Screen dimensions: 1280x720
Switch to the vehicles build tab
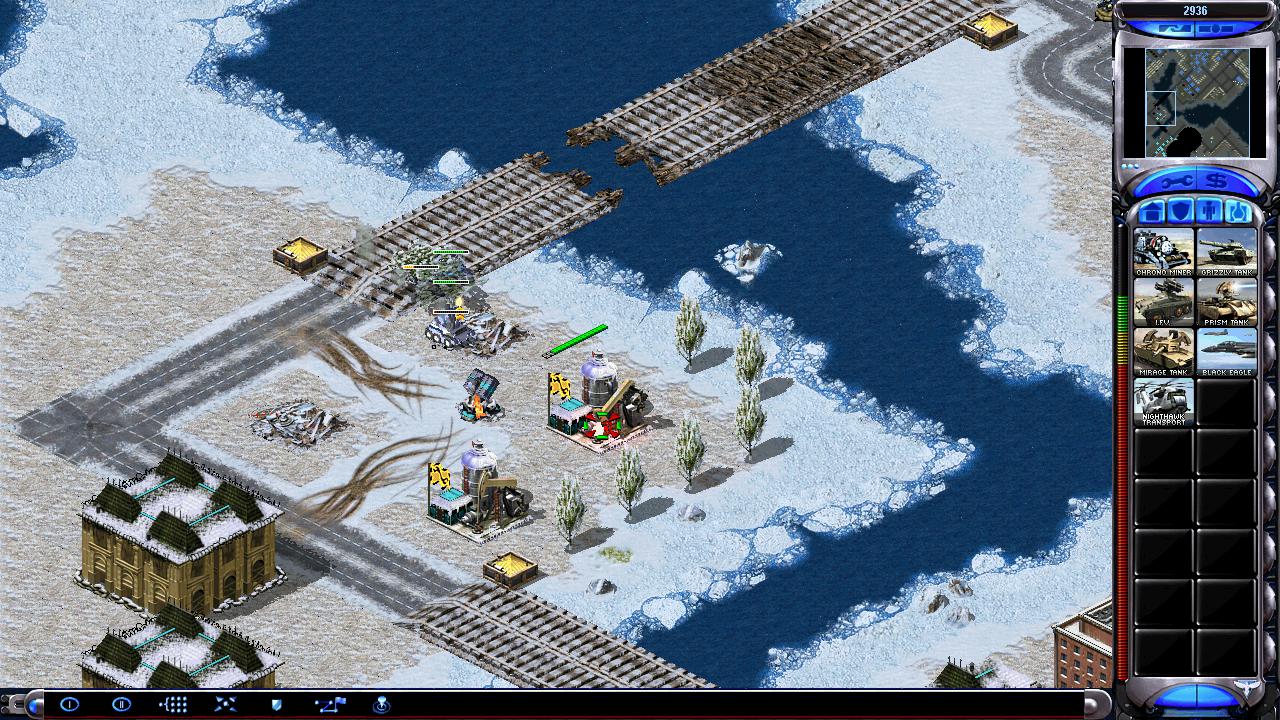click(x=1239, y=212)
